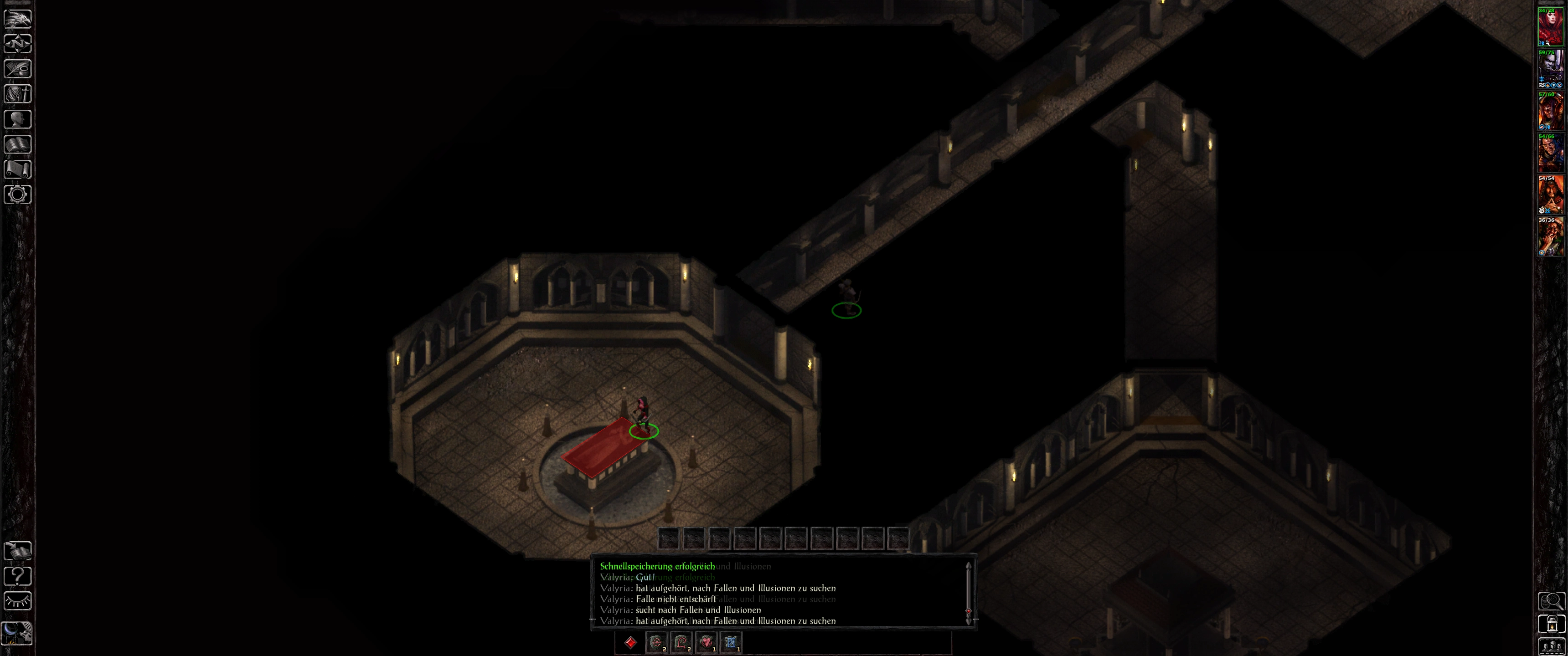Click the quick save book icon
This screenshot has height=656, width=1568.
pyautogui.click(x=18, y=551)
